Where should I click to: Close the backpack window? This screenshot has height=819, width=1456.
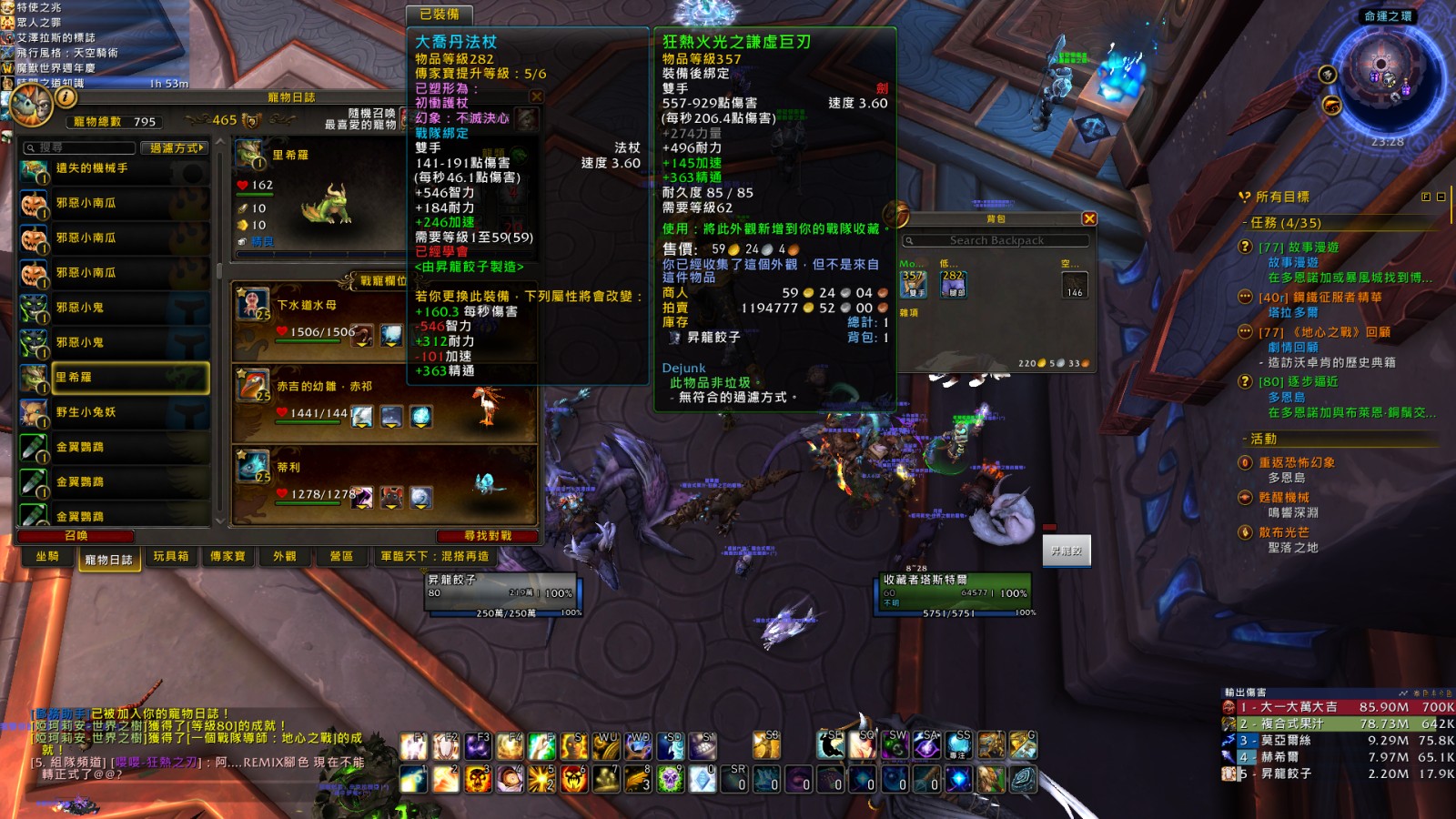coord(1089,218)
